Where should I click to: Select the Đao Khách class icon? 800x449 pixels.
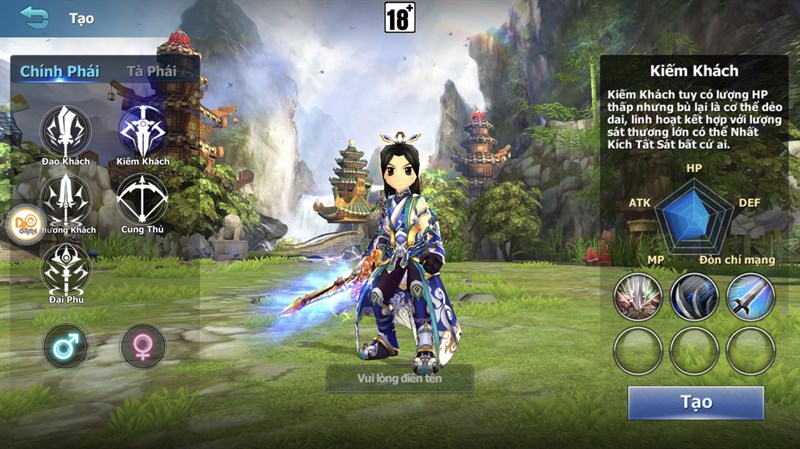pos(66,130)
